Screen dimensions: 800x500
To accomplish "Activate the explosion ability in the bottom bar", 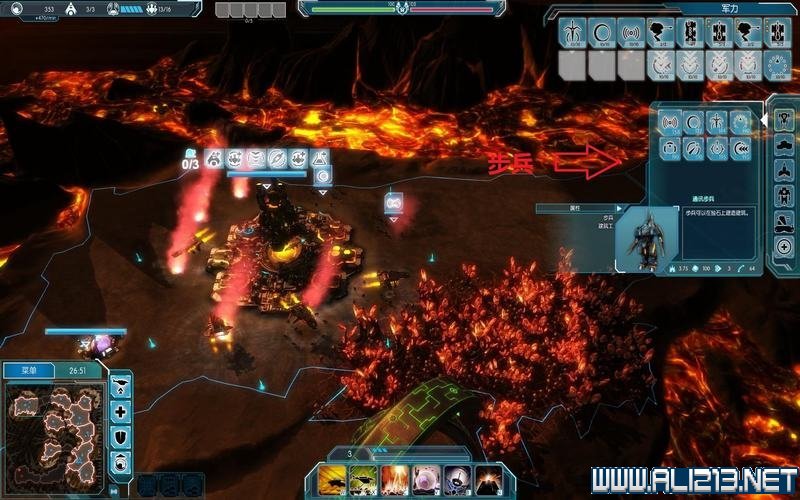I will 397,478.
